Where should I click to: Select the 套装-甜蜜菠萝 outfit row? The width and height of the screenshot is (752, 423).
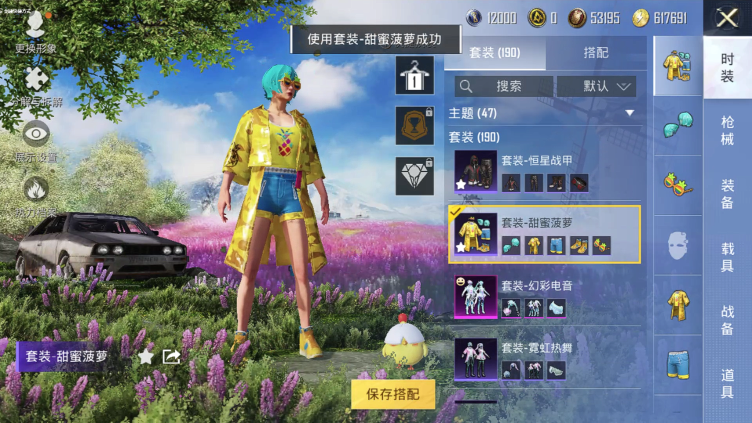(x=546, y=234)
